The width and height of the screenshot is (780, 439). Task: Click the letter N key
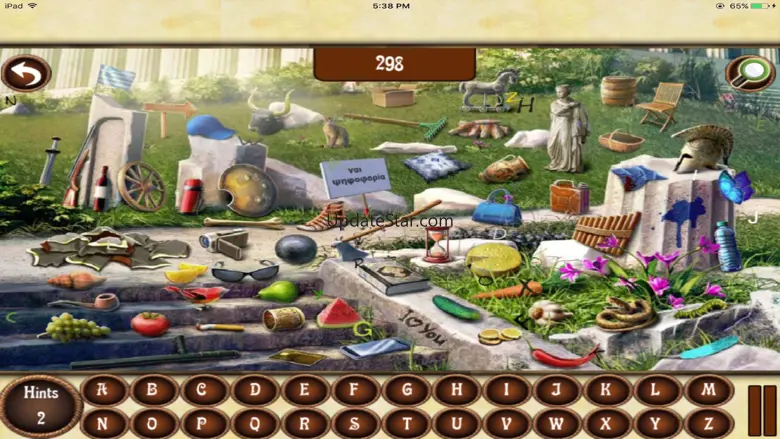tap(104, 424)
